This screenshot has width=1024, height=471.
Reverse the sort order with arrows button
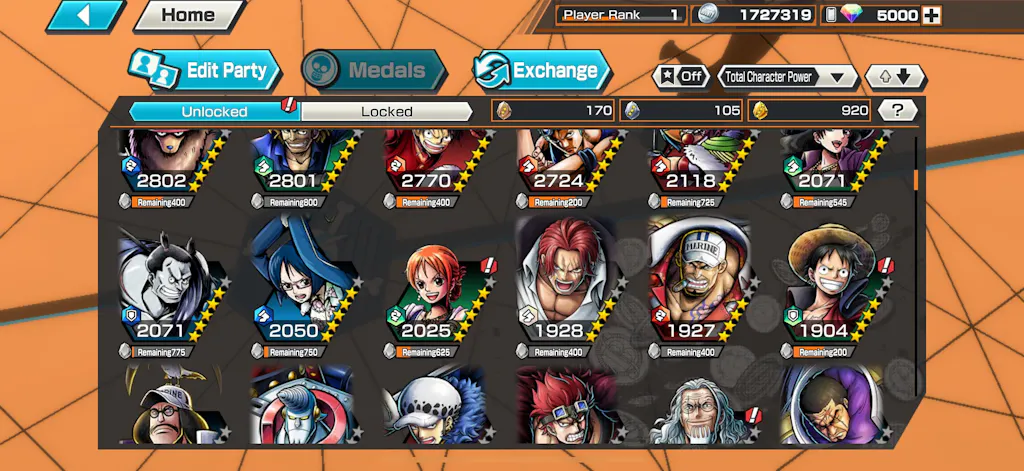pos(895,76)
